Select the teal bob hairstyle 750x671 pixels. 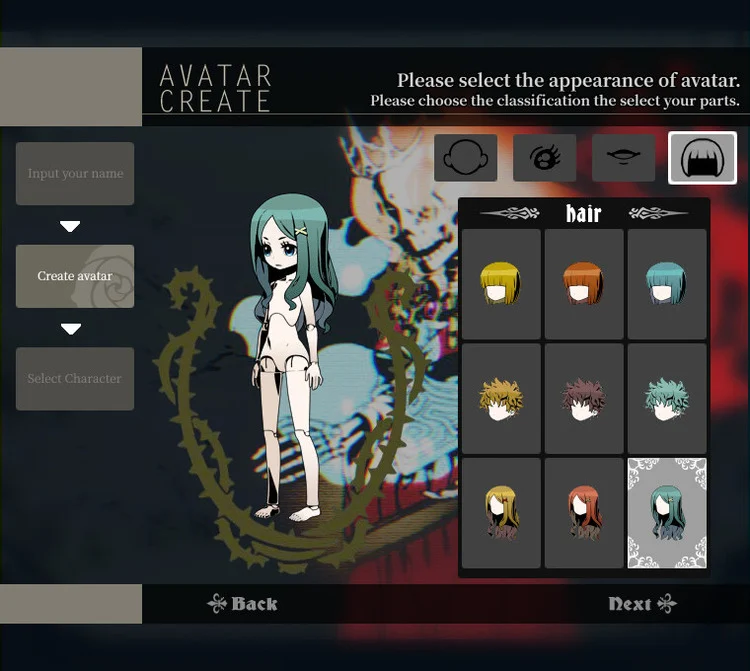(667, 284)
